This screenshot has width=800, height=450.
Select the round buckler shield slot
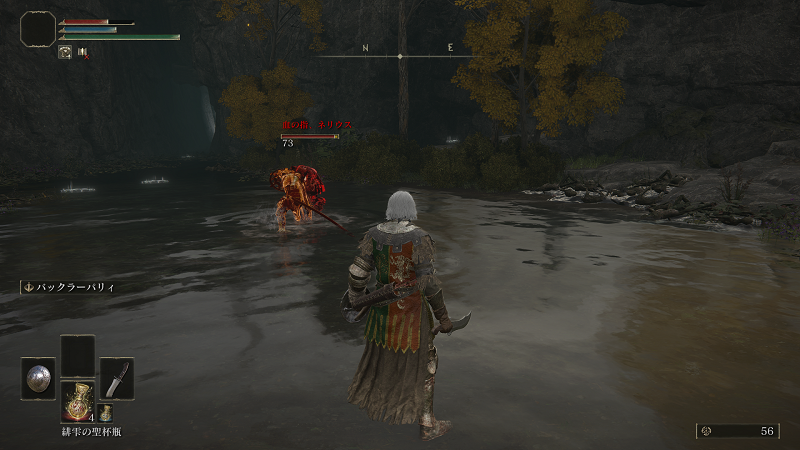[x=38, y=378]
